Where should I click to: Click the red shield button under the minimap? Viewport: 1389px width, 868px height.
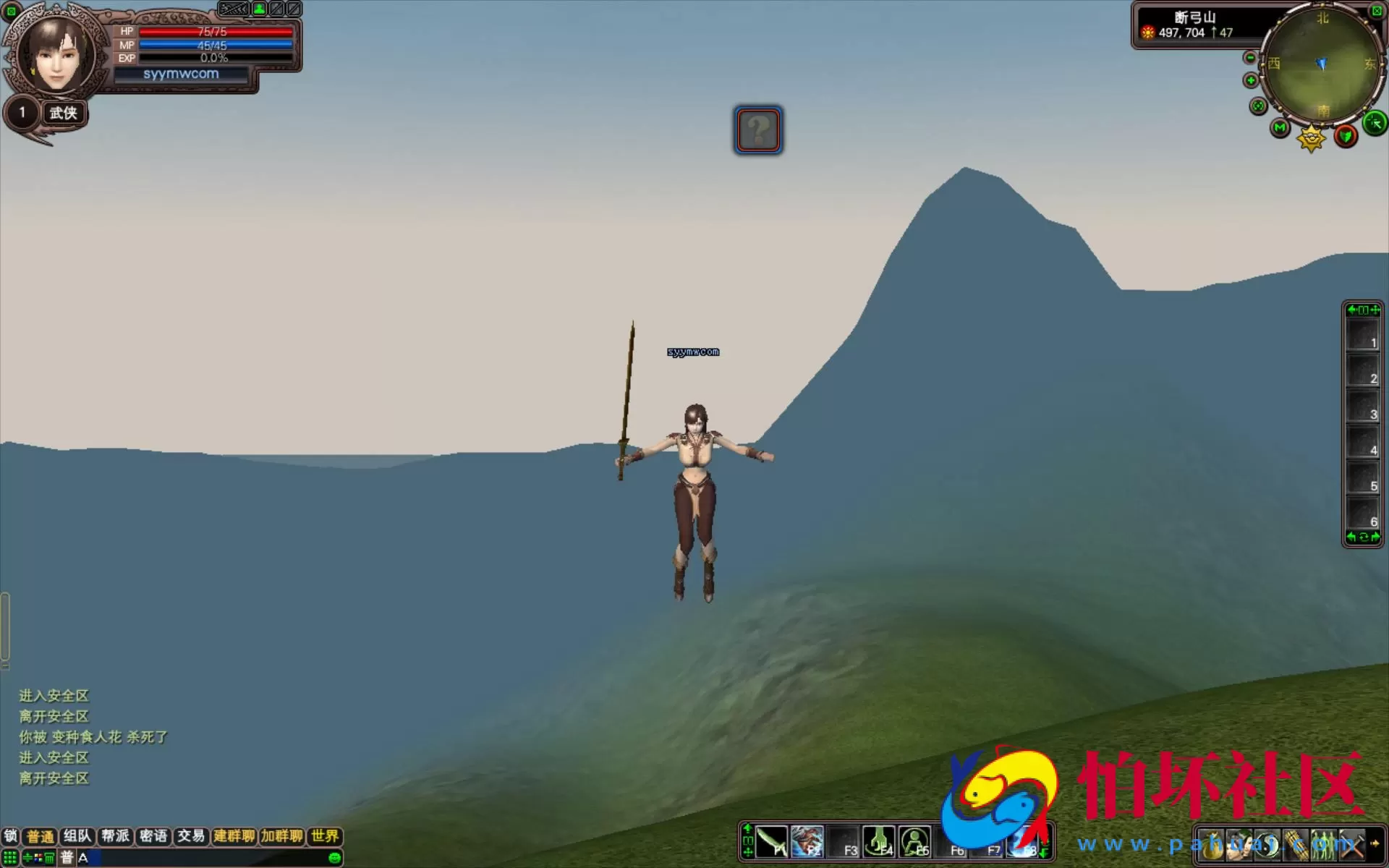click(x=1346, y=135)
